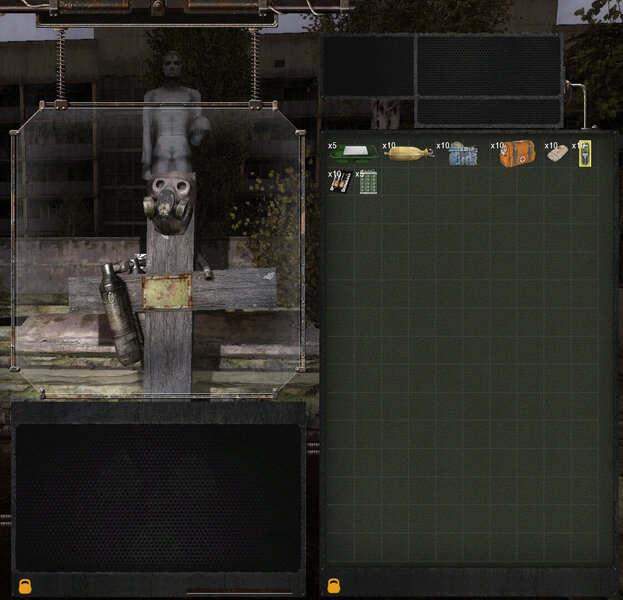
Task: Select the bandage roll stack
Action: pos(558,154)
